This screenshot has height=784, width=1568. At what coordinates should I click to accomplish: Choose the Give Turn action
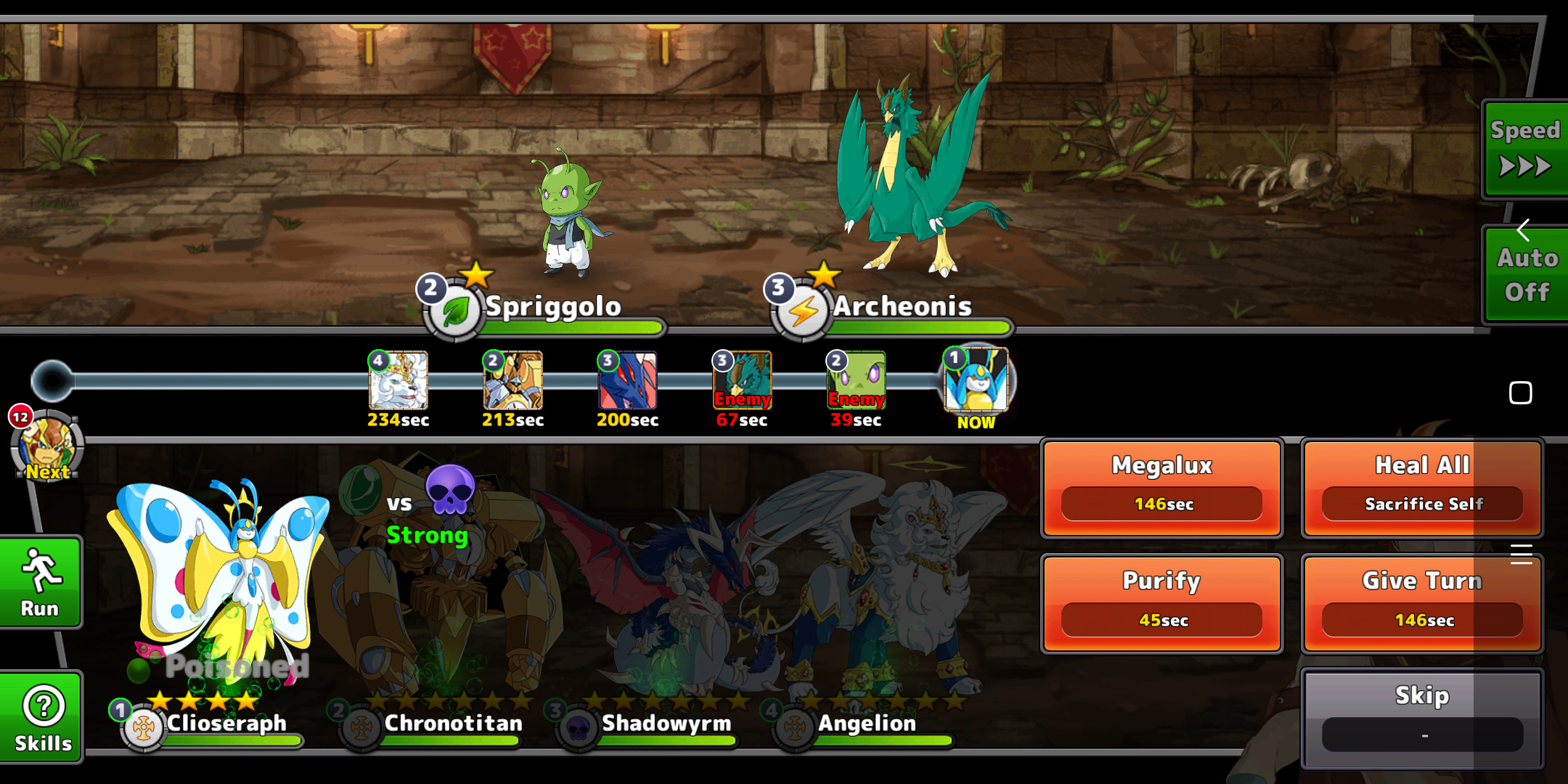(x=1421, y=603)
